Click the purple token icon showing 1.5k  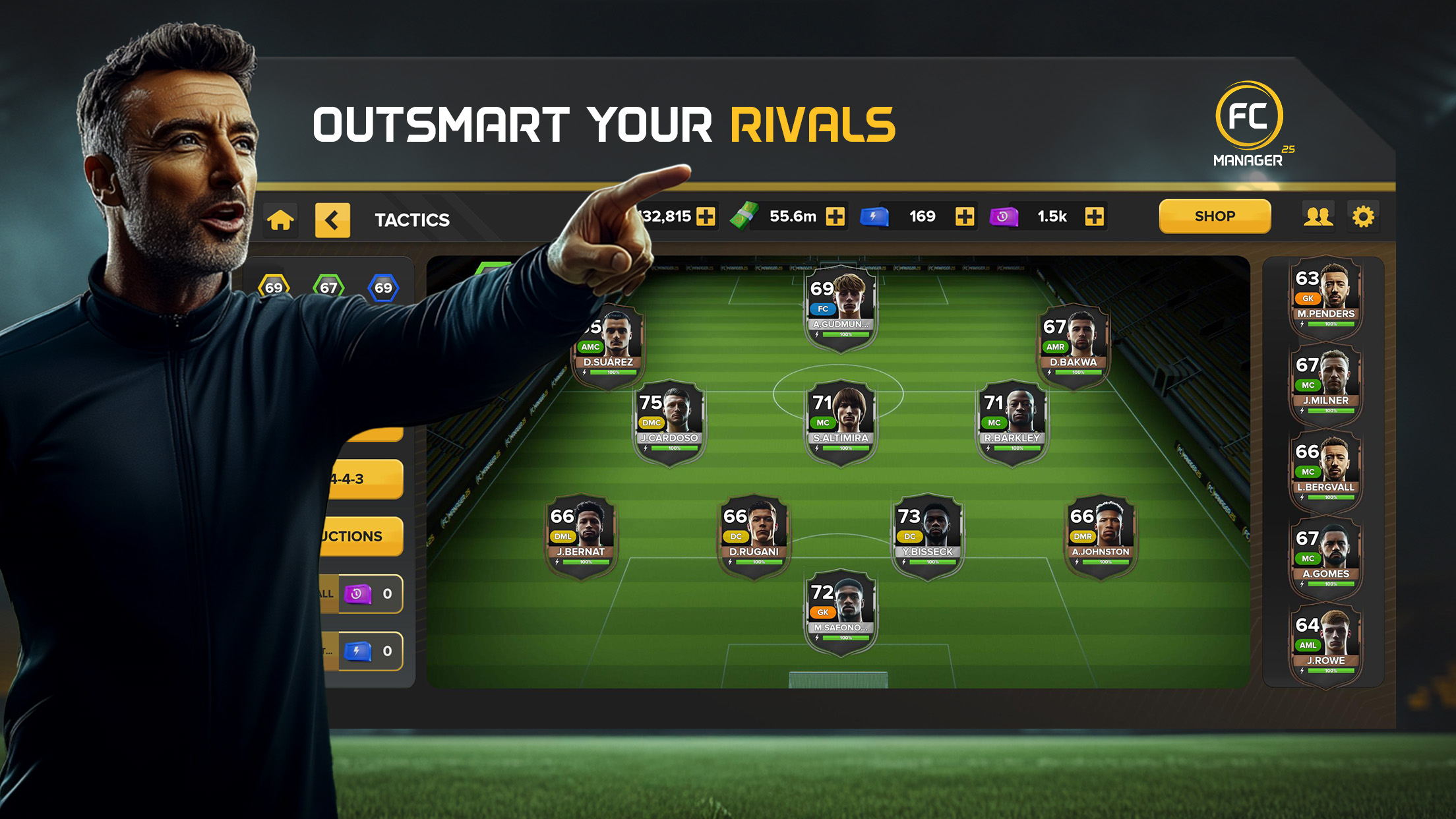click(x=1003, y=216)
